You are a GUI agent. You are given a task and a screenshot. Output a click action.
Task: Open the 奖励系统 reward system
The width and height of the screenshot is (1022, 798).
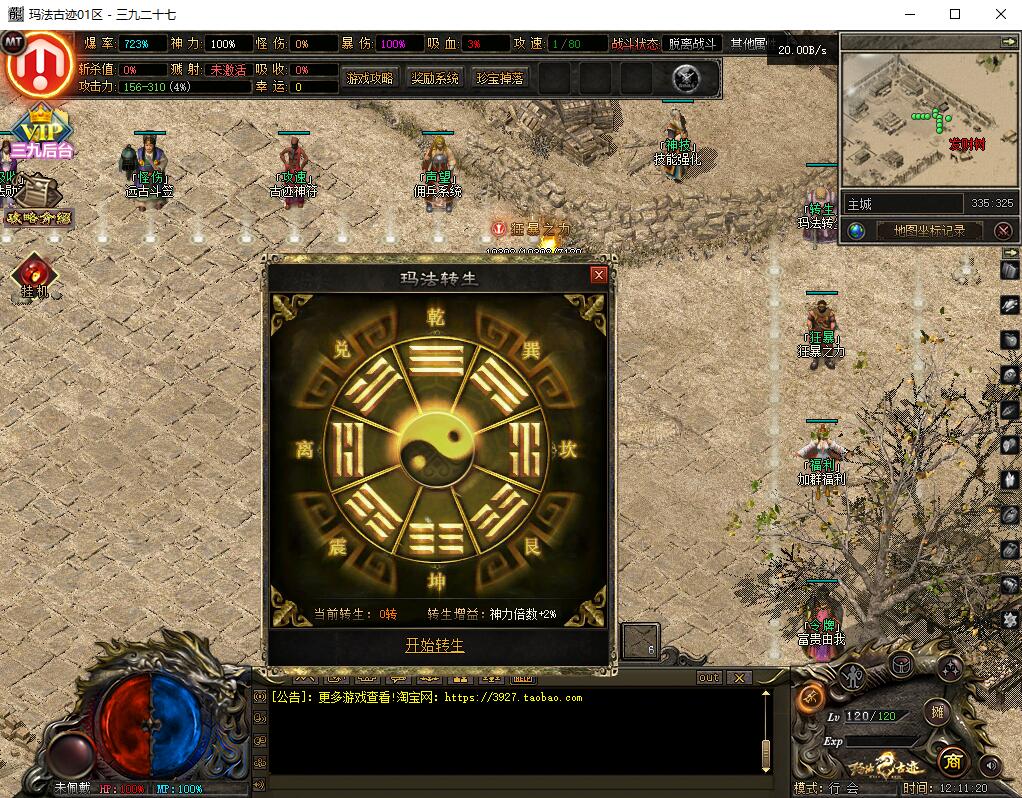(x=435, y=78)
